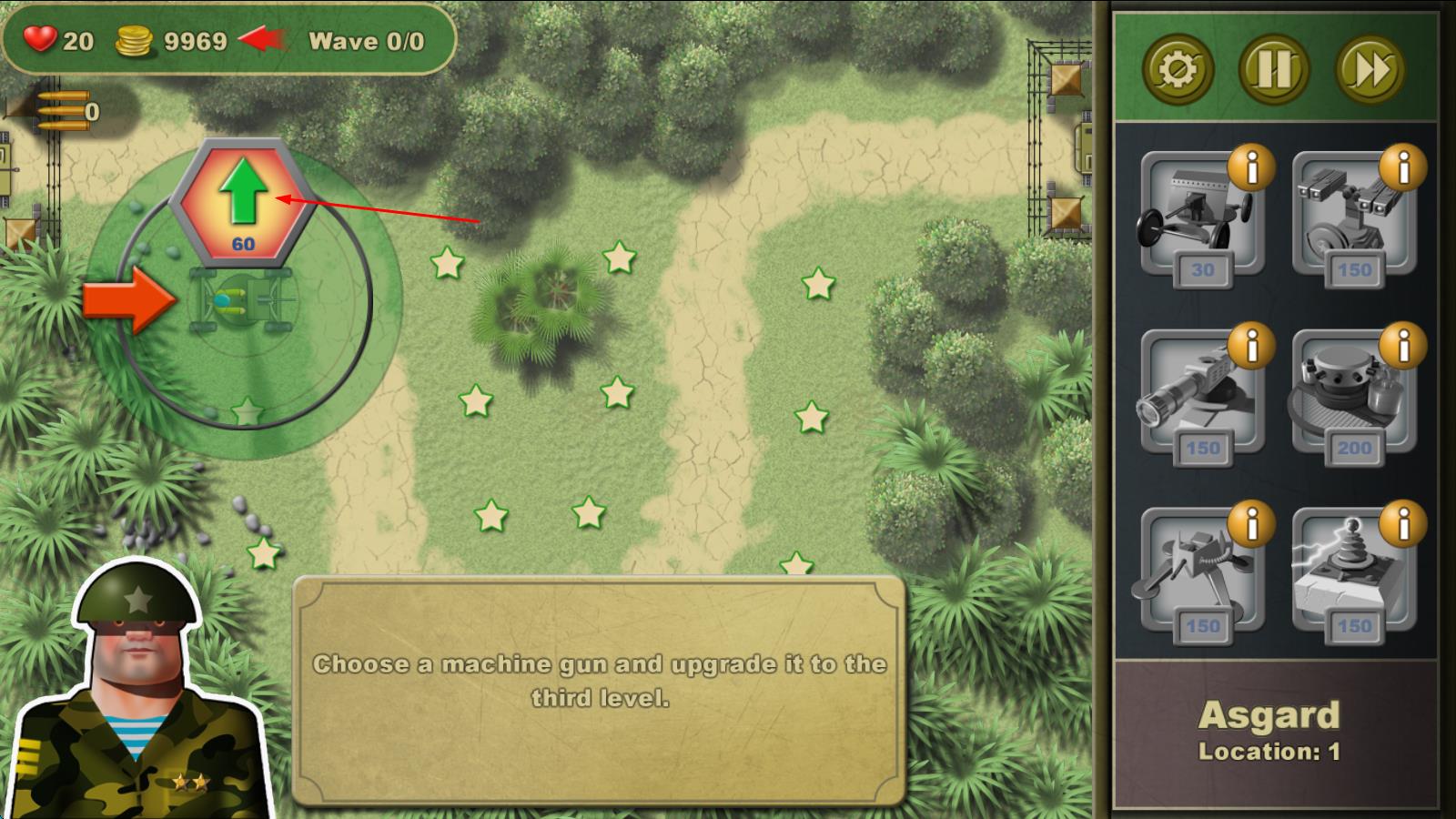Viewport: 1456px width, 819px height.
Task: Select the placed machine gun tower
Action: pos(243,299)
